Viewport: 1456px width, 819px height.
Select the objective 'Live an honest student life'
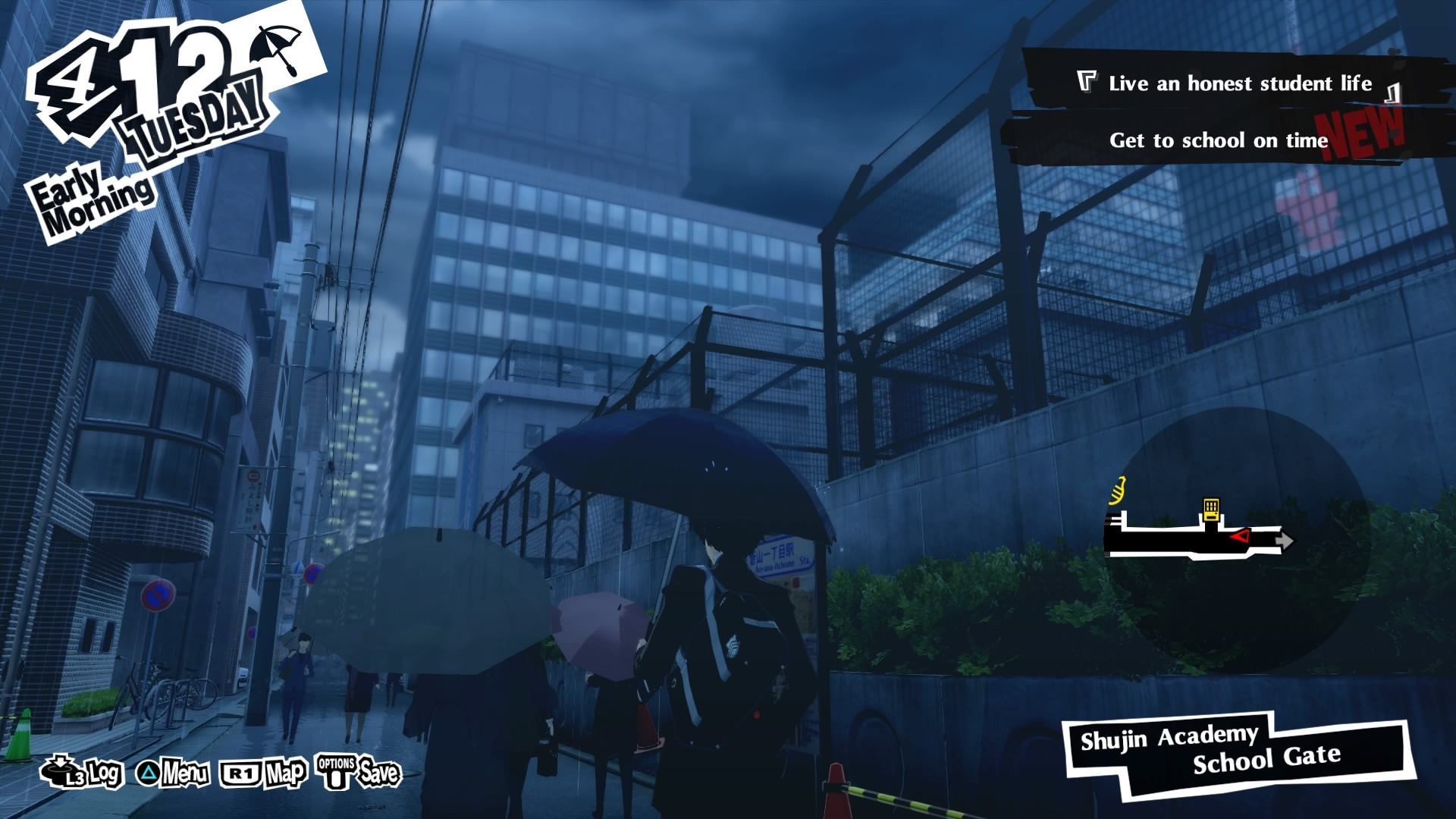(1240, 83)
